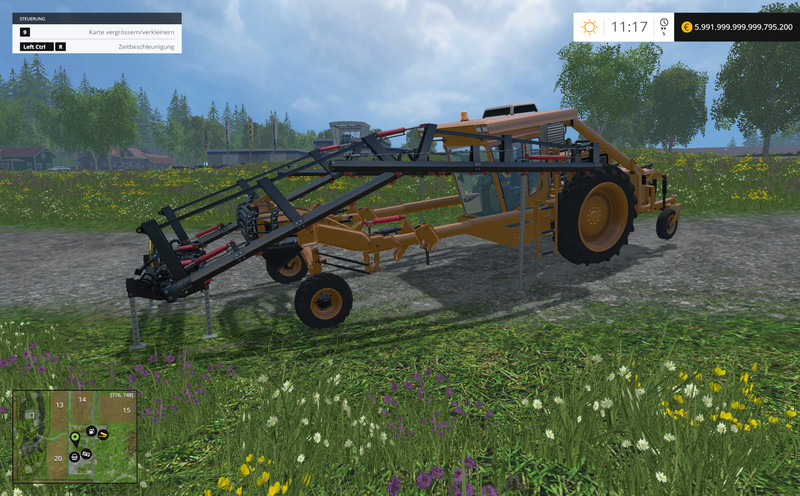Image resolution: width=800 pixels, height=496 pixels.
Task: Click the green player position marker
Action: (x=75, y=437)
